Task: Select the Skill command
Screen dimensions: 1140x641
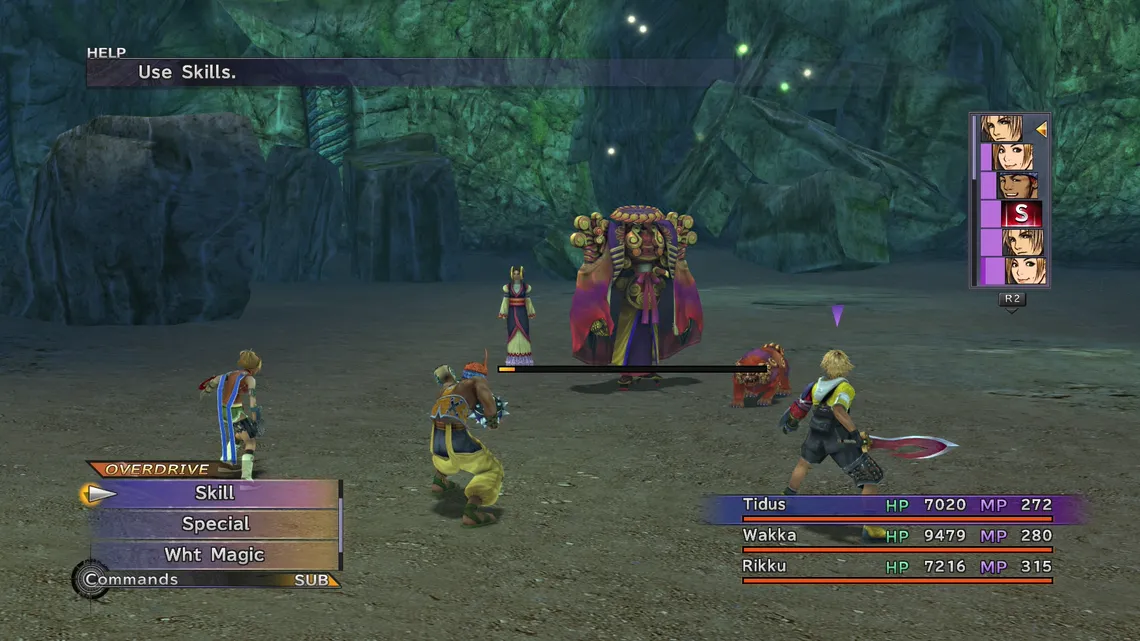Action: tap(214, 493)
